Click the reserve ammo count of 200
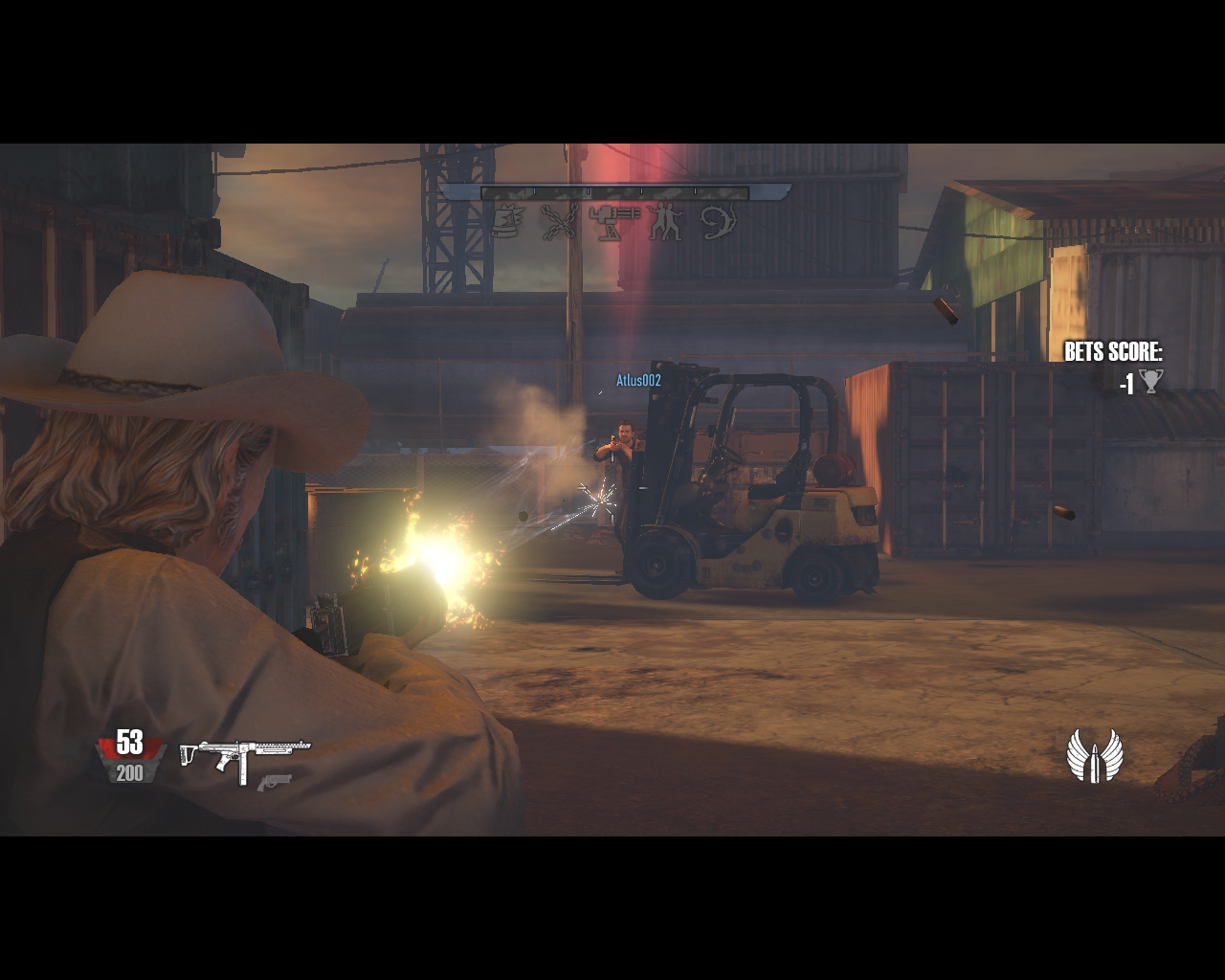Screen dimensions: 1225x980 click(129, 773)
